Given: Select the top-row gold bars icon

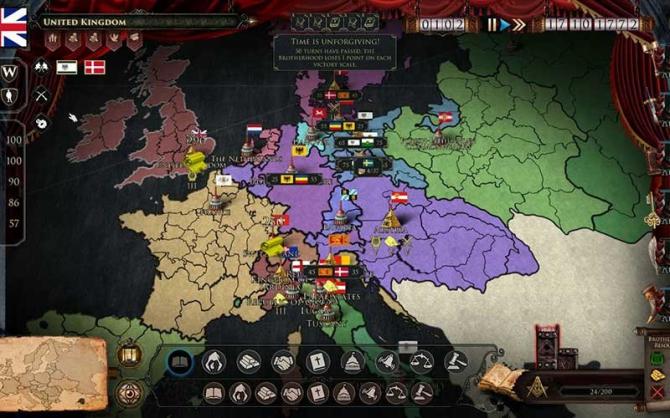Looking at the screenshot, I should coord(249,362).
